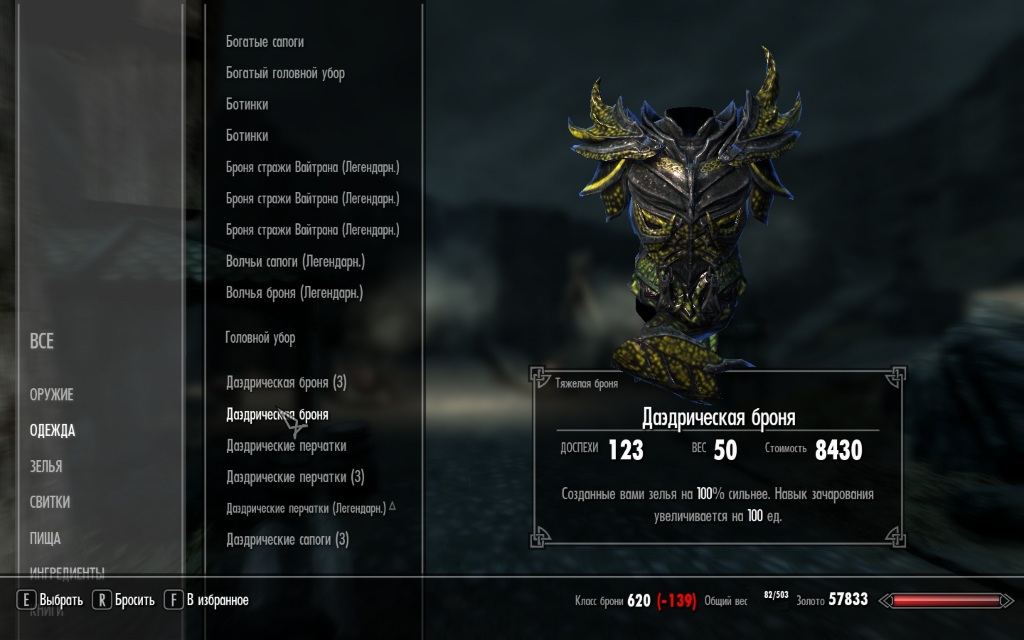Click the highlighted Даэдрическая броня item

click(277, 414)
